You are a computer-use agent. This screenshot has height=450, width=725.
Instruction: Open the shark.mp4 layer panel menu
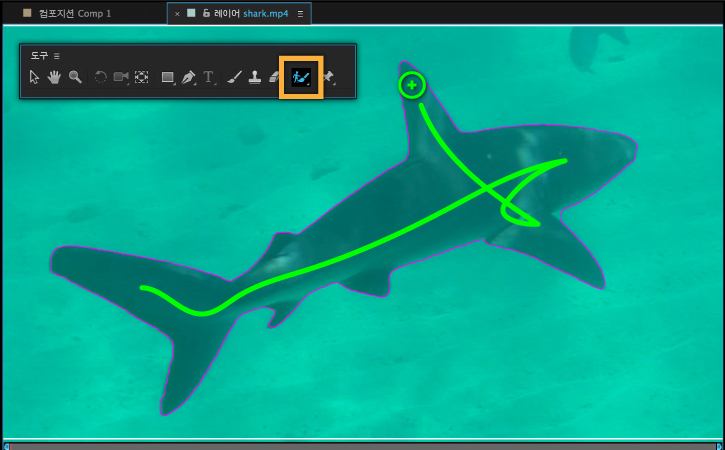(301, 14)
